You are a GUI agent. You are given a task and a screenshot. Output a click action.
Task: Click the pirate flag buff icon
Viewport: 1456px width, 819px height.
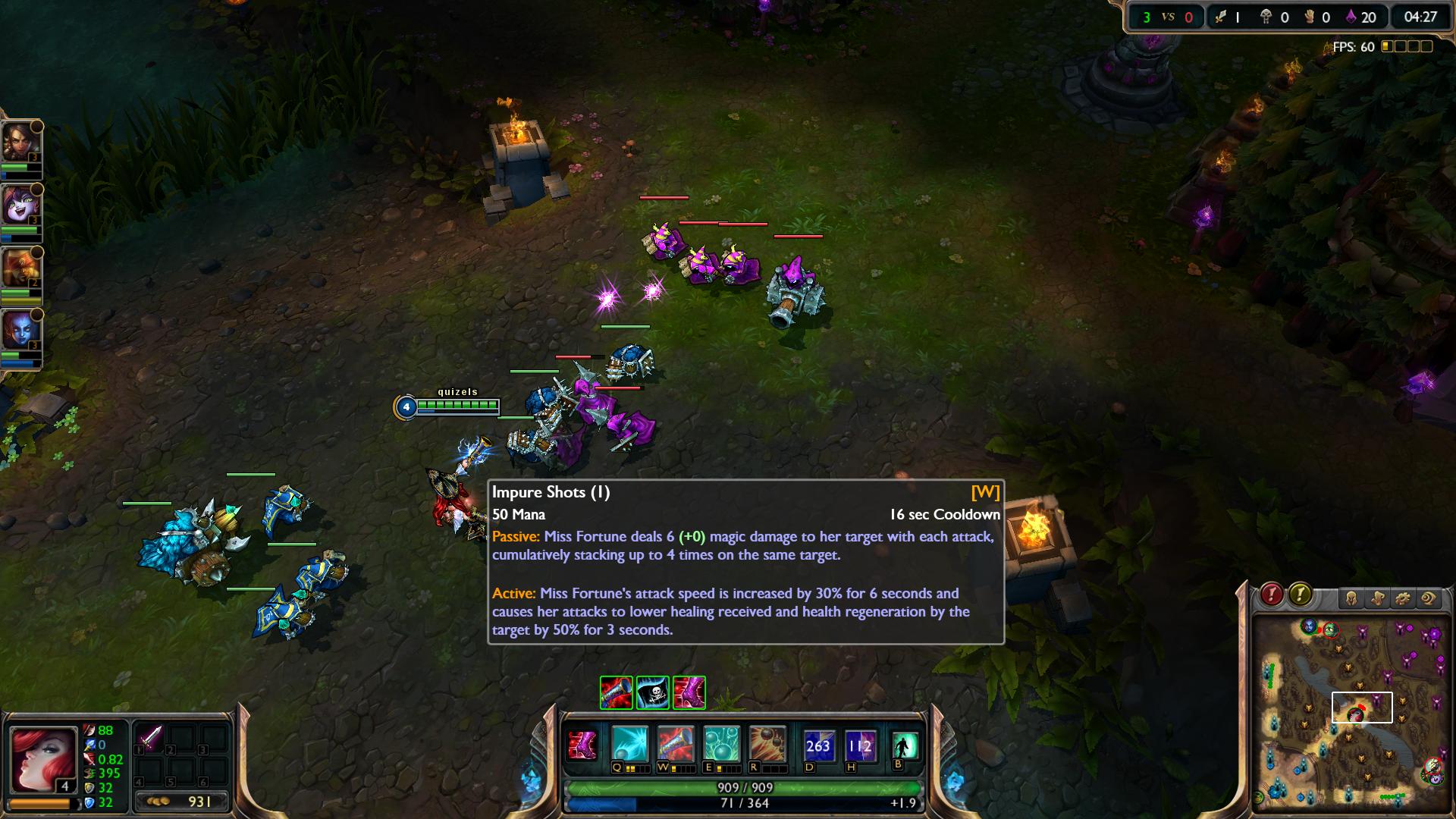653,693
